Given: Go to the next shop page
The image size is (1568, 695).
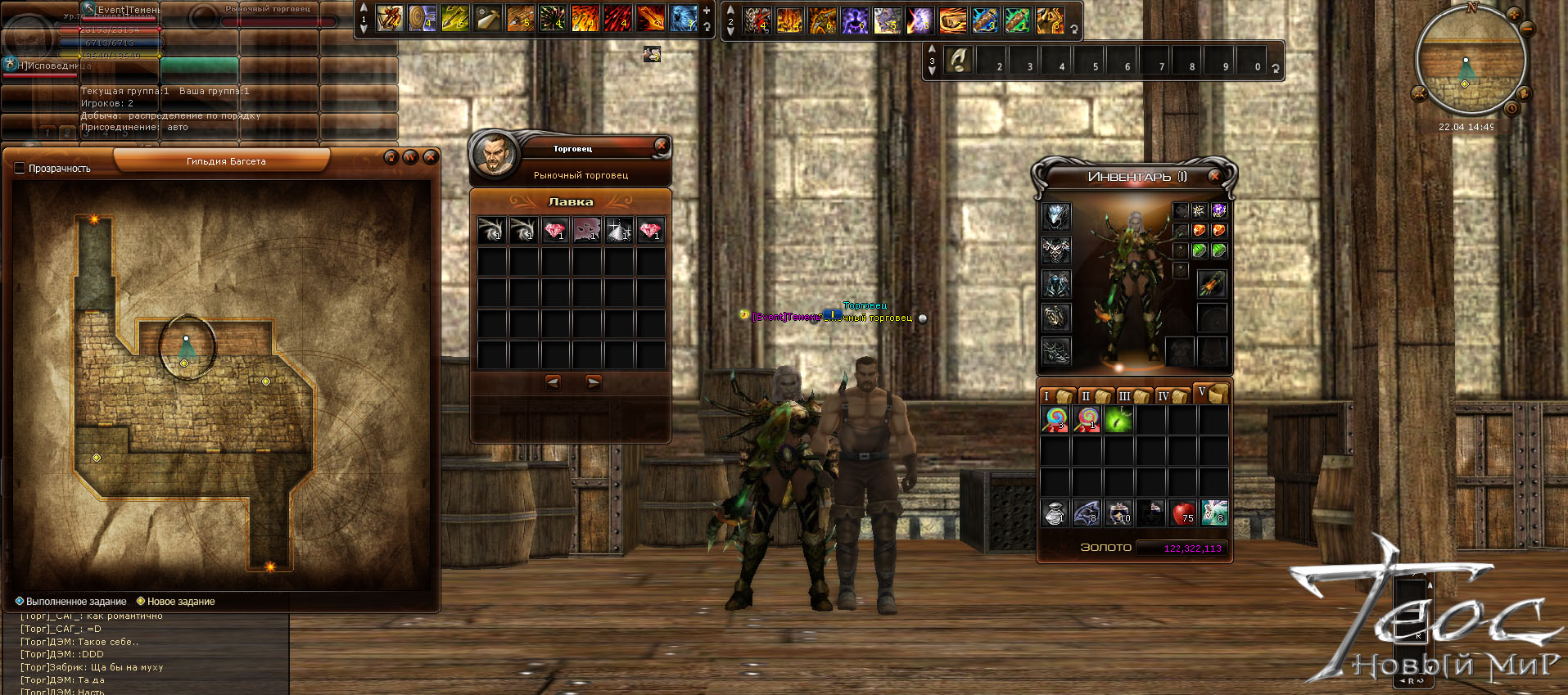Looking at the screenshot, I should tap(594, 382).
